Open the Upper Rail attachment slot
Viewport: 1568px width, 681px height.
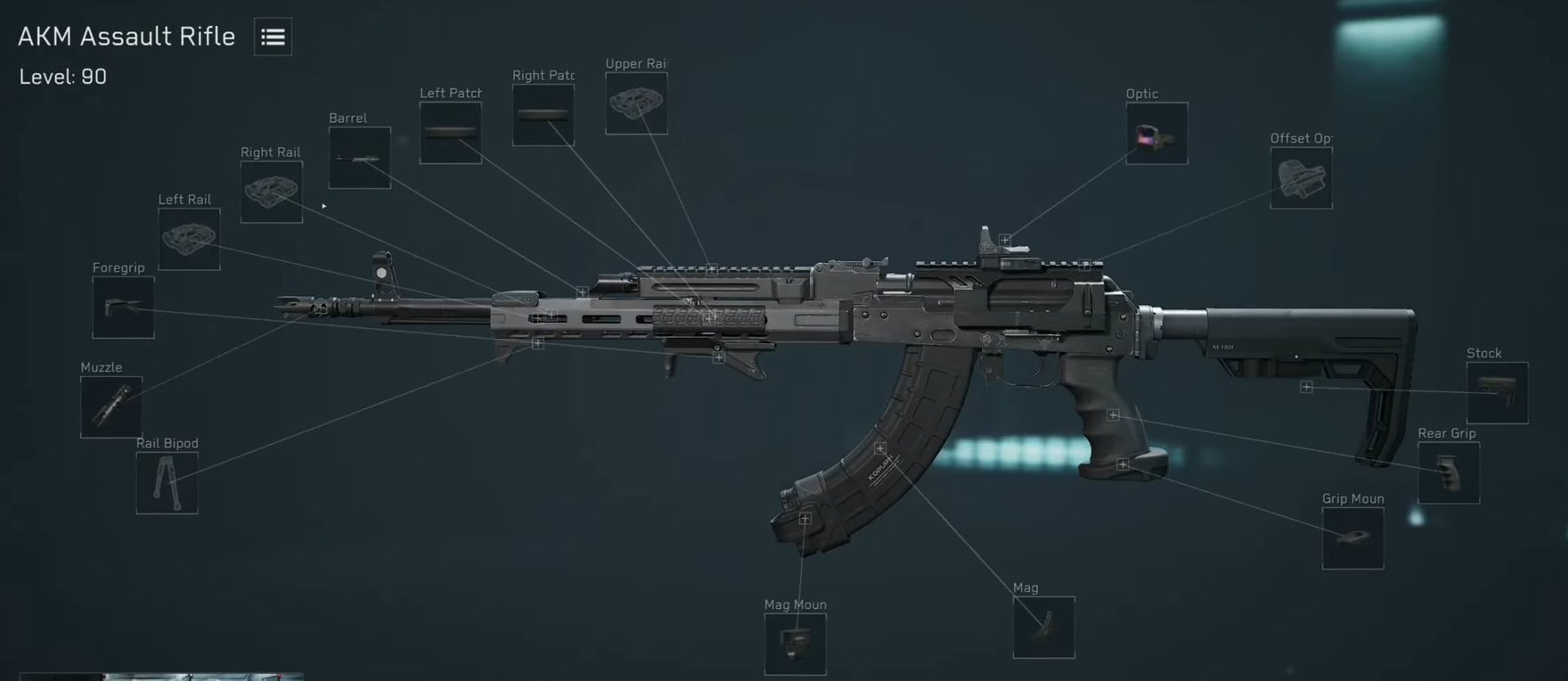637,103
